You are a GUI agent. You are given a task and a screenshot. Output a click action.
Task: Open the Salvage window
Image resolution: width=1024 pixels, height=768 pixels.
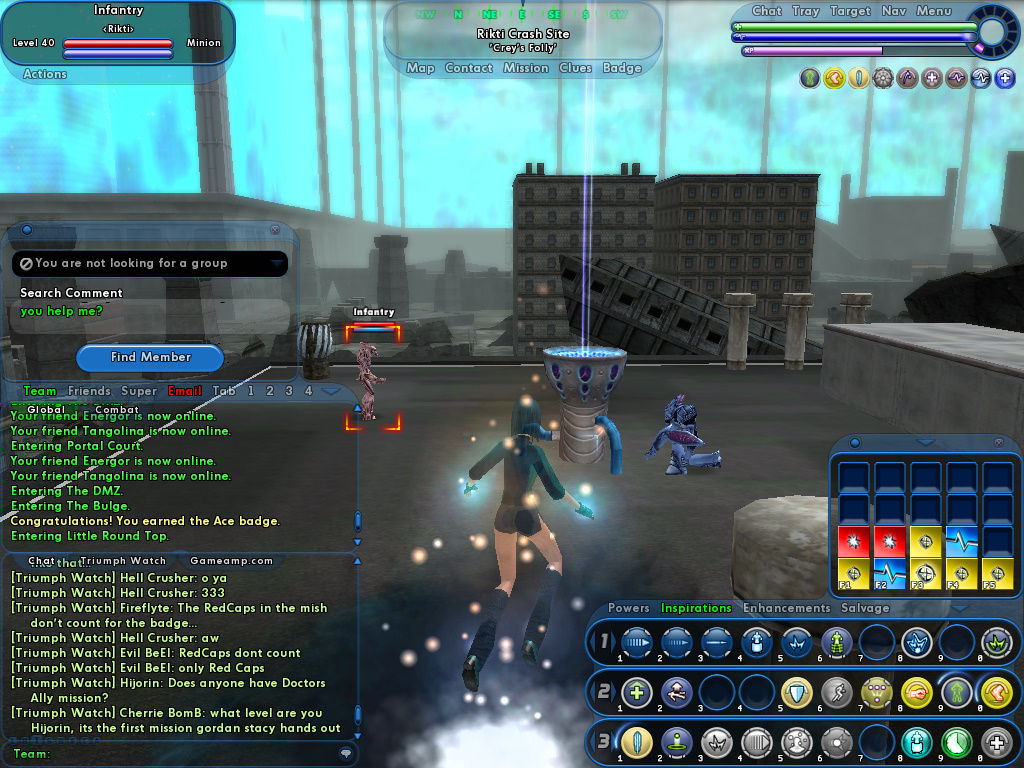(x=865, y=608)
